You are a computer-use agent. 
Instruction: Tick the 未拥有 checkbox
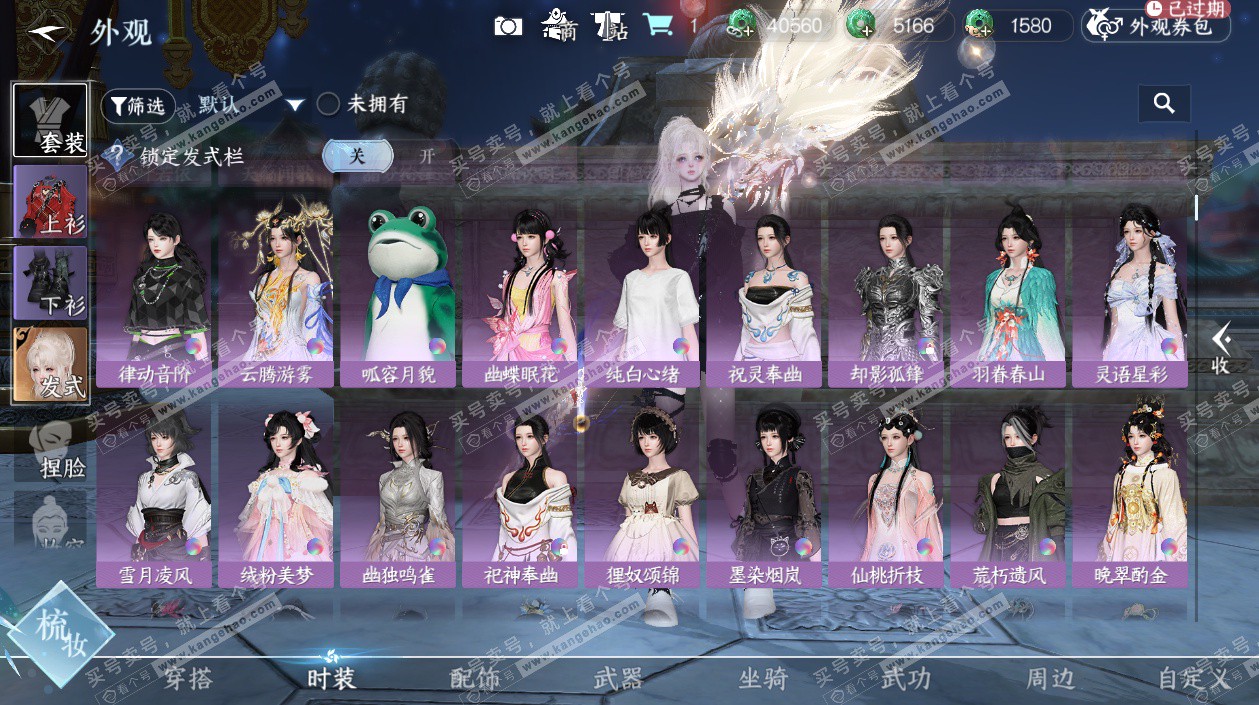click(329, 104)
